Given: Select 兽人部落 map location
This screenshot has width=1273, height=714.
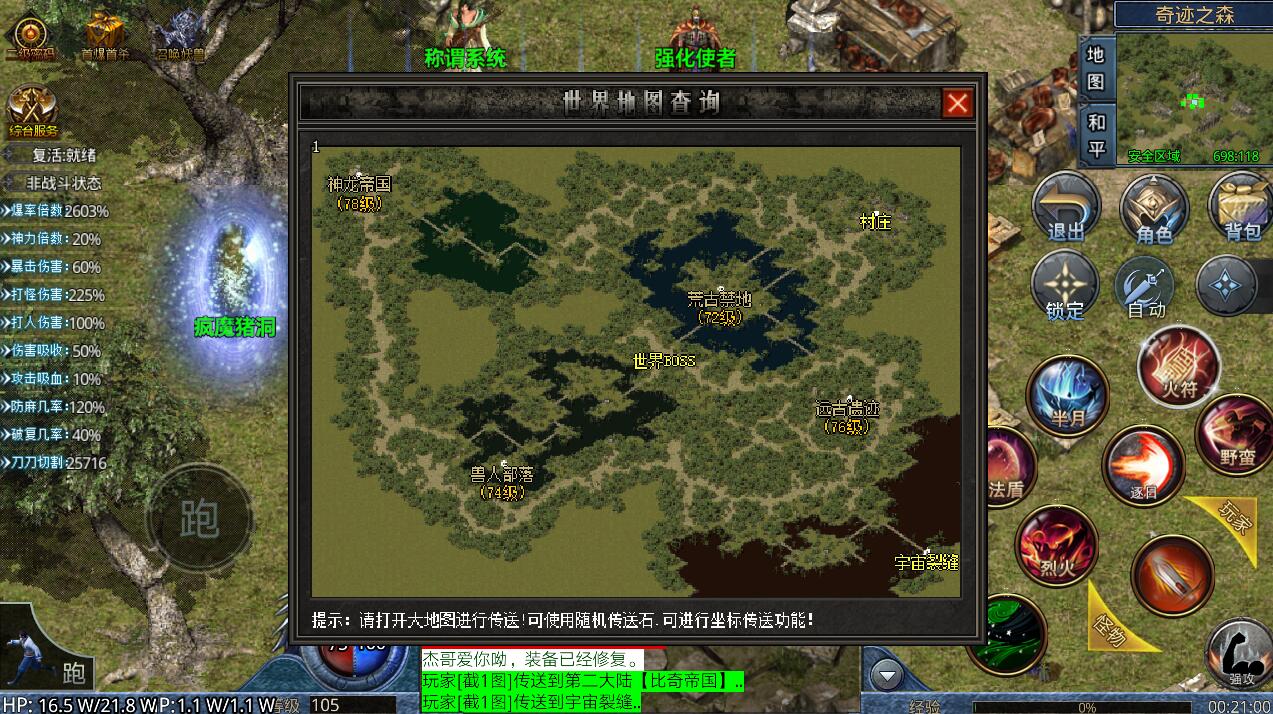Looking at the screenshot, I should pos(502,474).
